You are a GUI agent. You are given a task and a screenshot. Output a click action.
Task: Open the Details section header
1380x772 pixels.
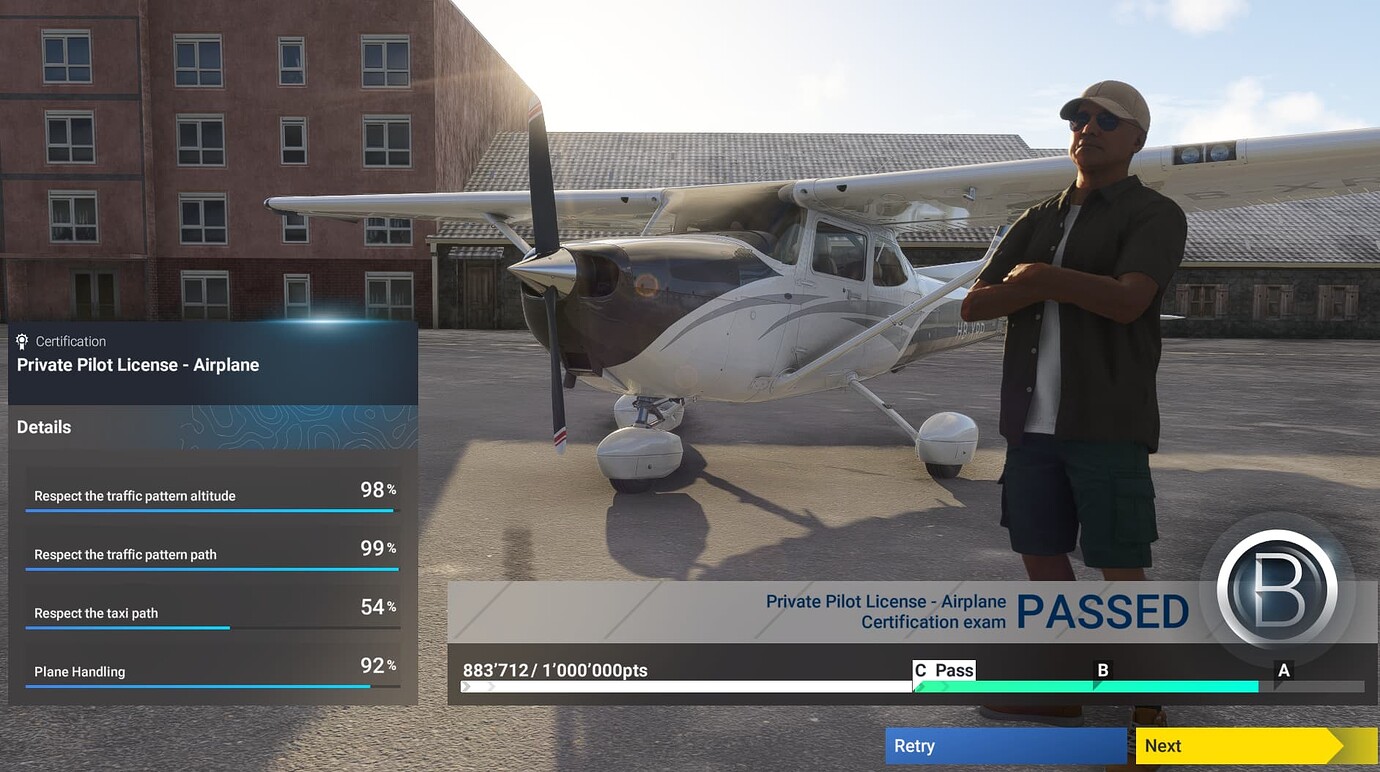(x=43, y=427)
